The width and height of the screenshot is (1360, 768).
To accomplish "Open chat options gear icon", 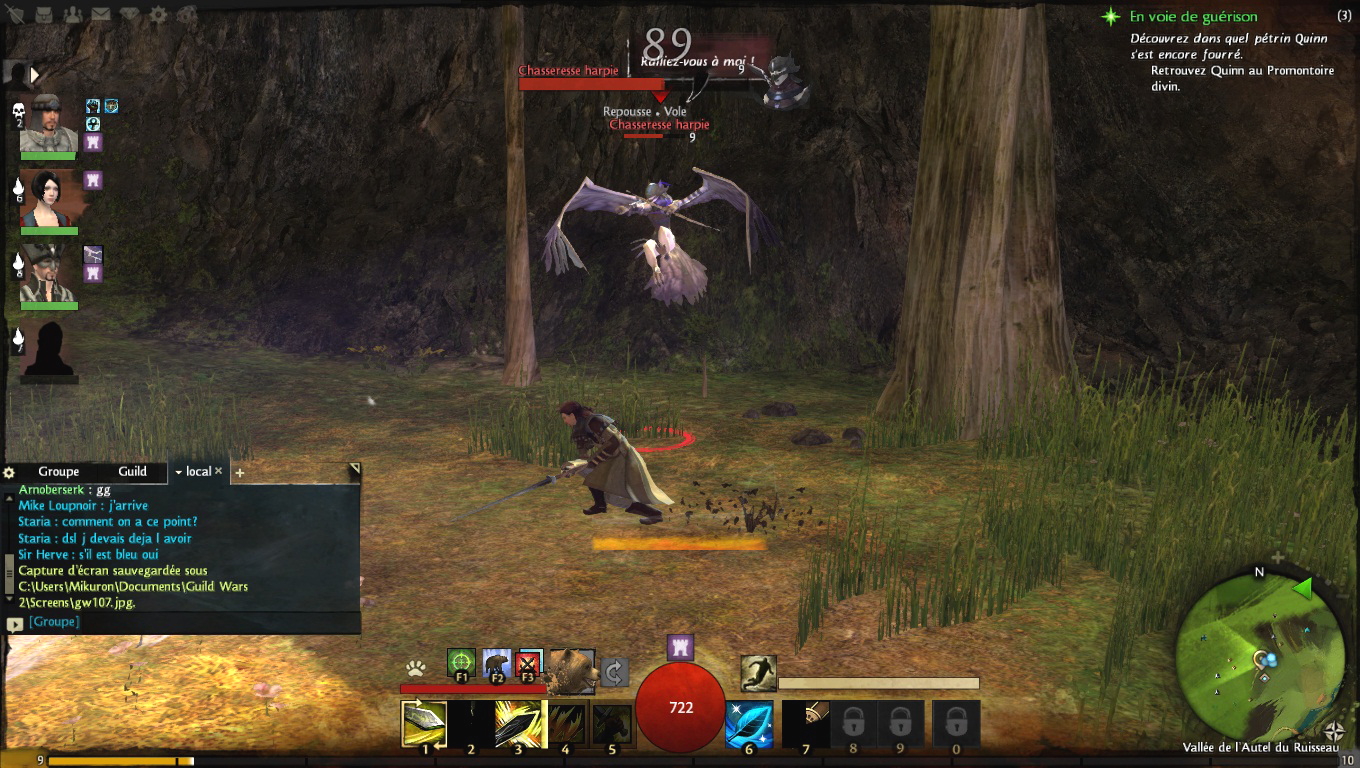I will [10, 472].
